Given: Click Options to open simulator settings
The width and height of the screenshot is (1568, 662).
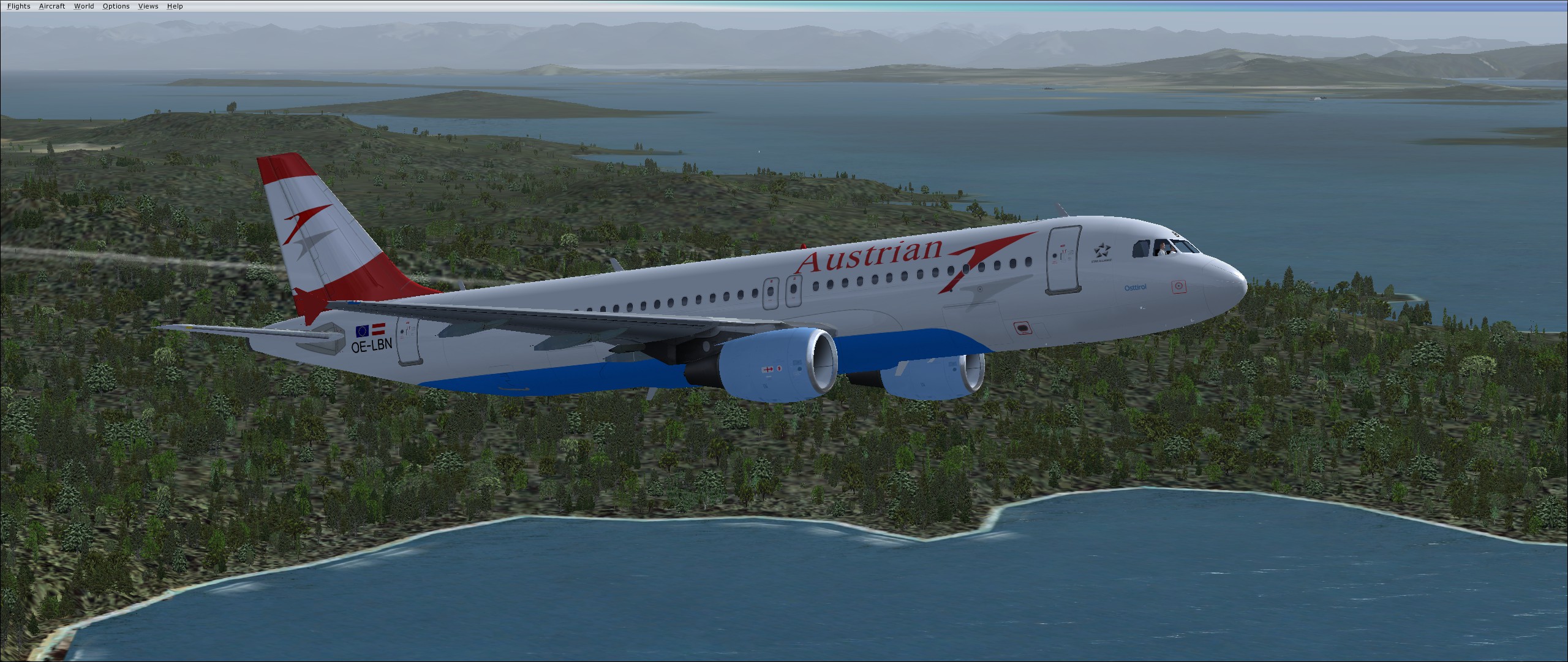Looking at the screenshot, I should tap(115, 6).
